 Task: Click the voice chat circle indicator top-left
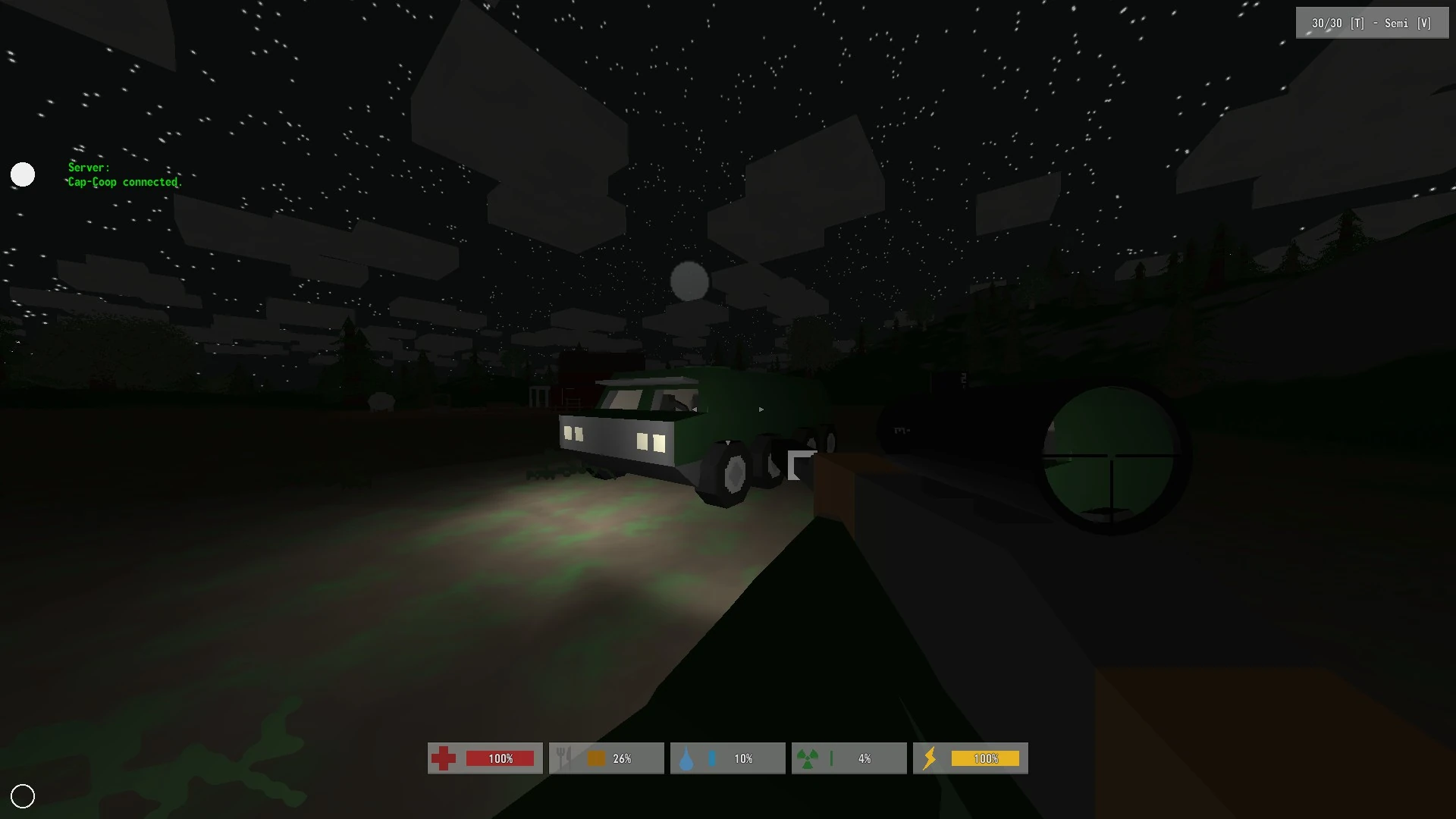(23, 174)
